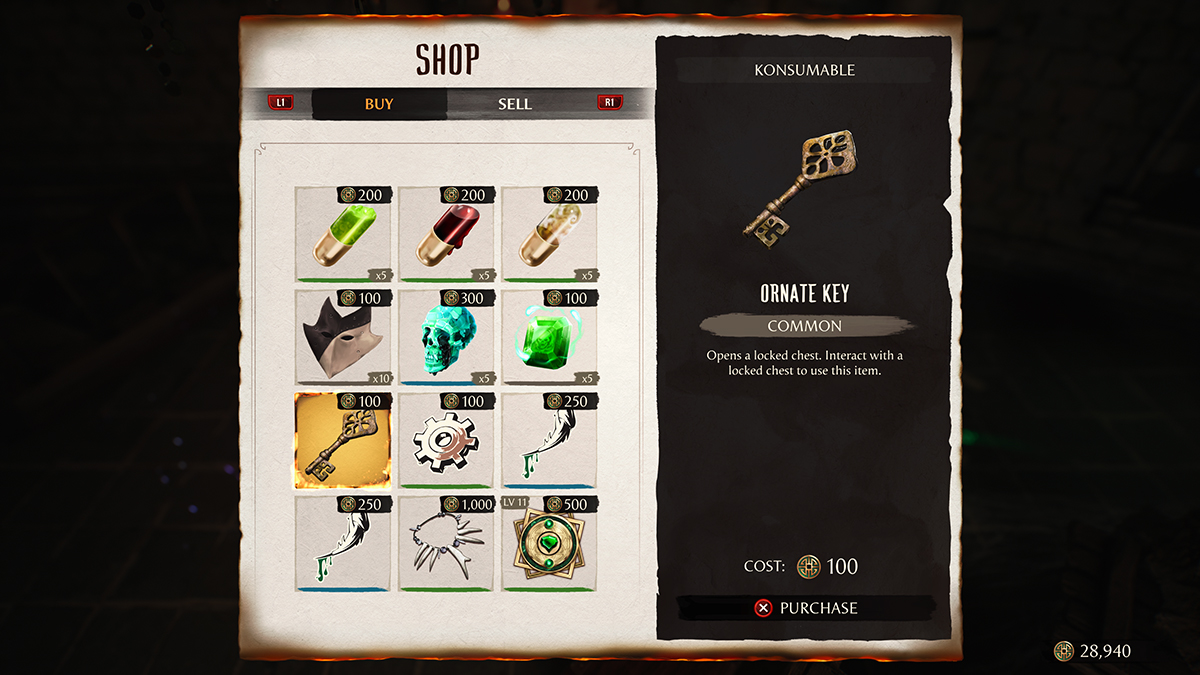Purchase the selected Ornate Key

tap(806, 607)
